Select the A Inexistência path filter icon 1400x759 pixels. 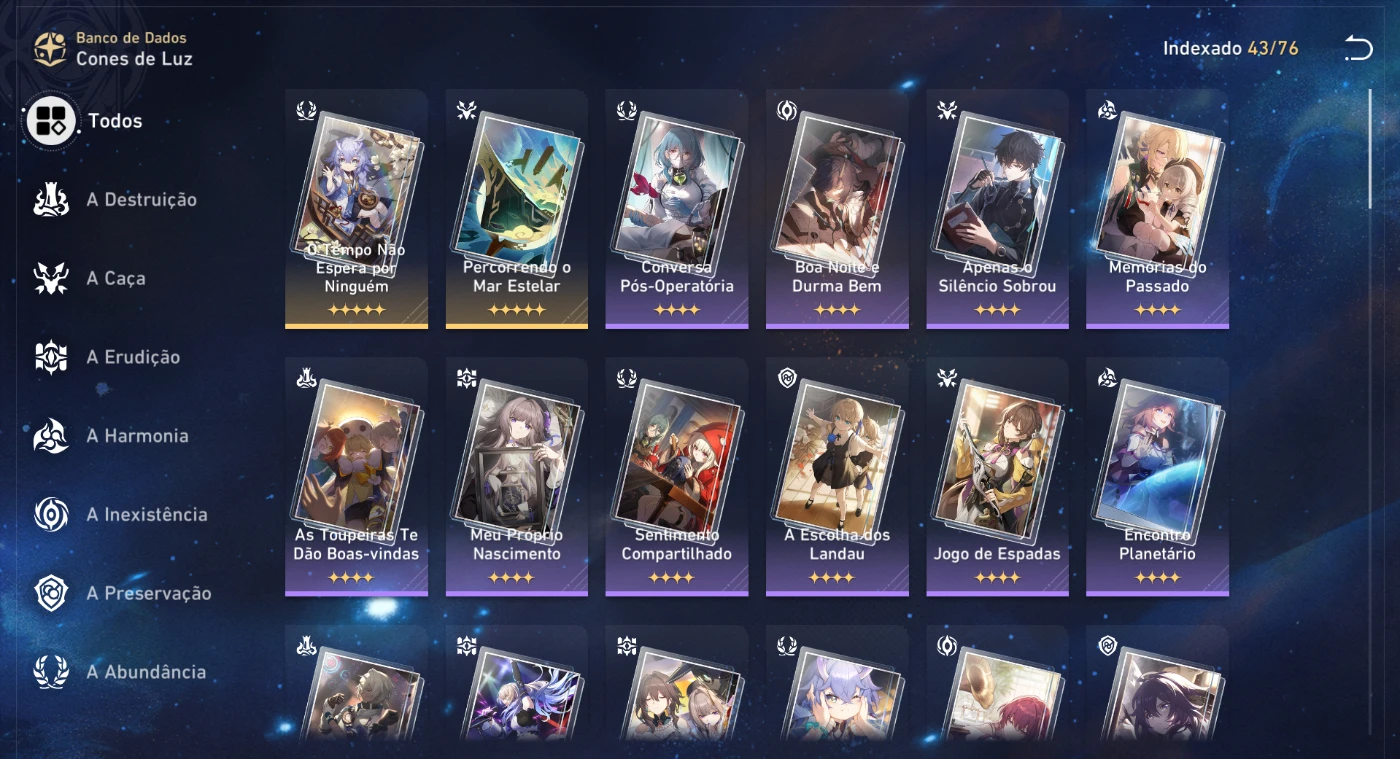coord(49,514)
